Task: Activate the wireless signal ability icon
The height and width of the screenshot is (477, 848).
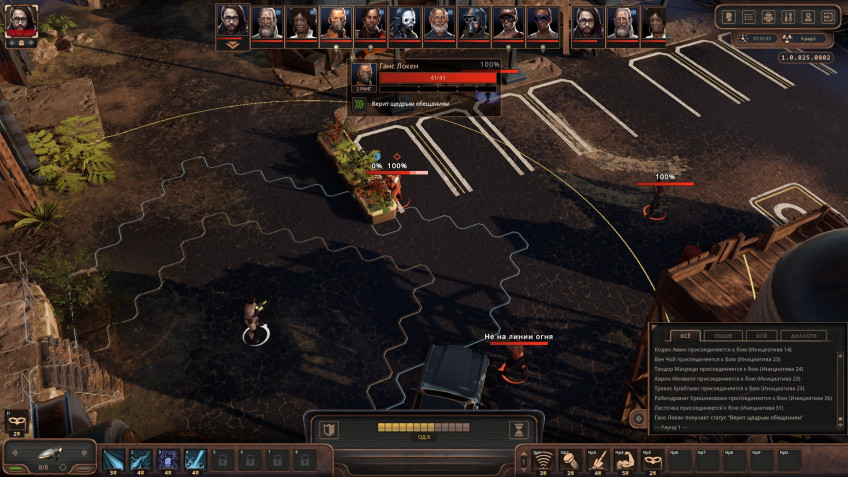Action: click(543, 460)
